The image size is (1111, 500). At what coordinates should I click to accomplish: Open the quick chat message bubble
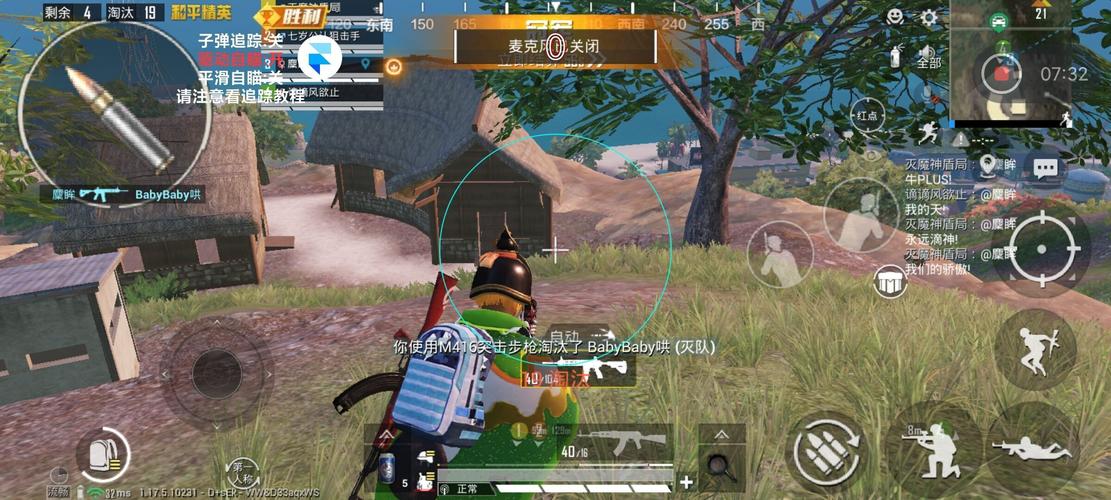tap(1046, 168)
